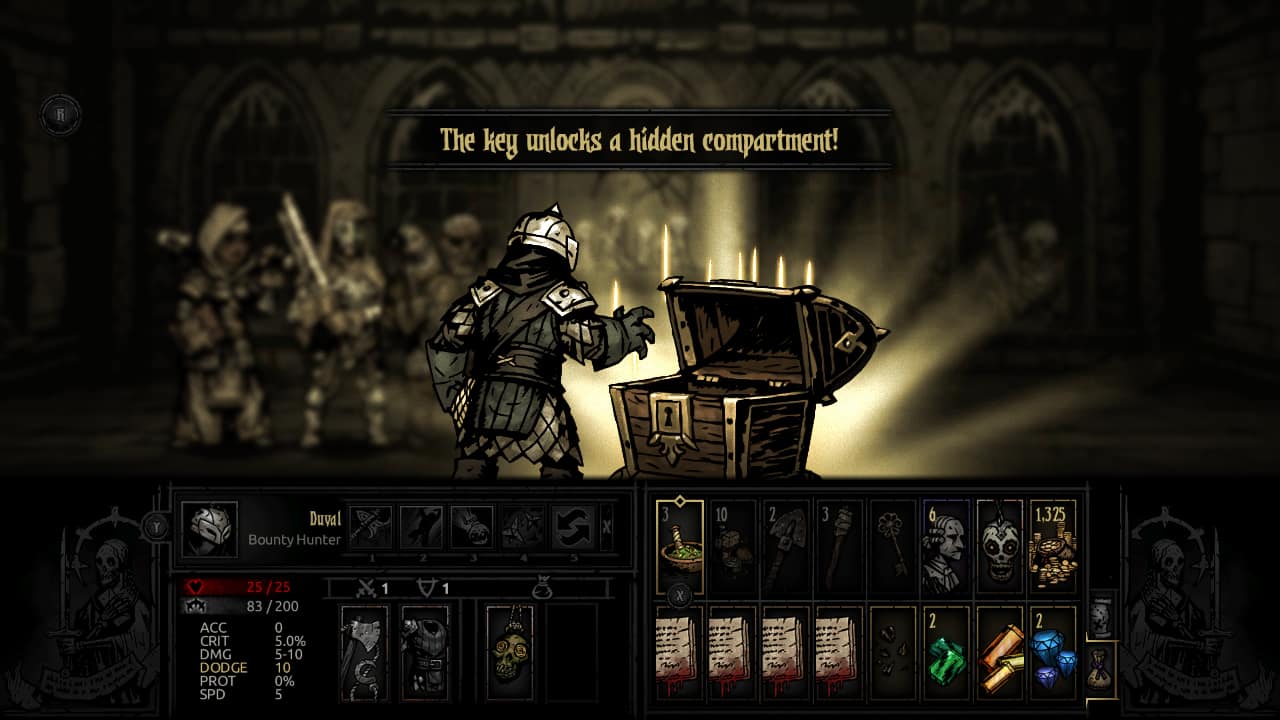Inspect Duval's equipped axe weapon
The image size is (1280, 720).
coord(363,650)
